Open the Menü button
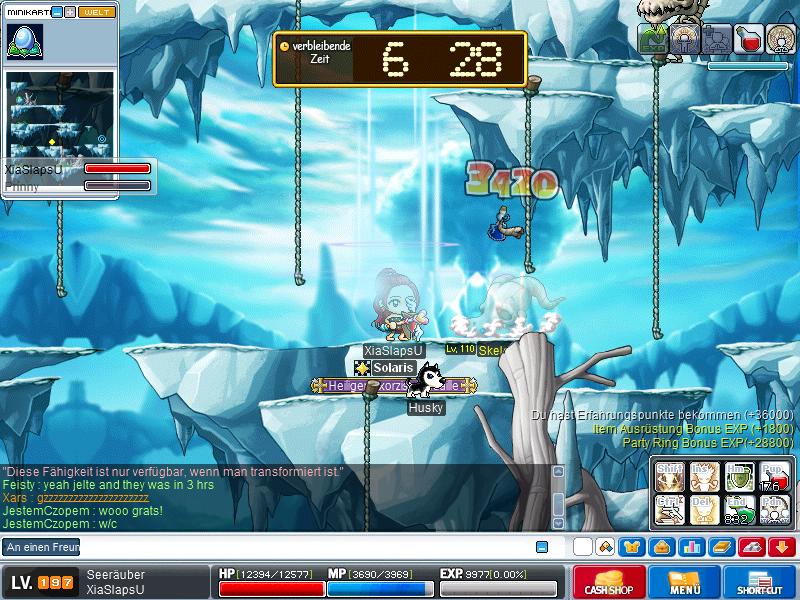The height and width of the screenshot is (600, 800). [x=685, y=582]
